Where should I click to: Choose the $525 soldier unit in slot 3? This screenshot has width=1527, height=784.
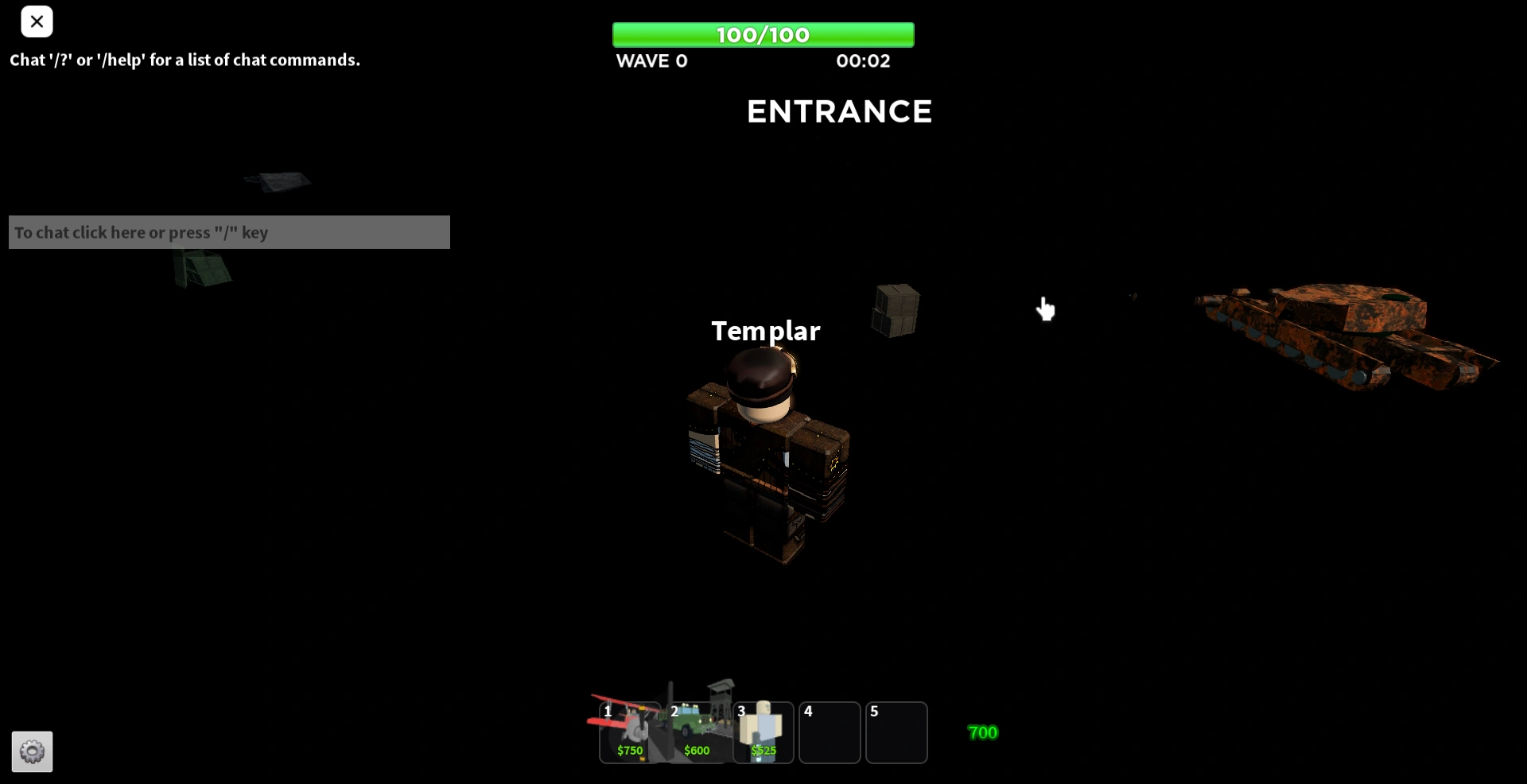pos(762,732)
